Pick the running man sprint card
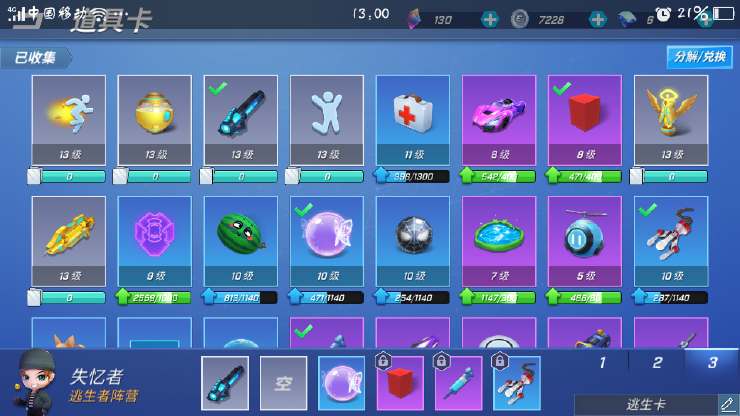Screen dimensions: 740x416 coord(68,119)
